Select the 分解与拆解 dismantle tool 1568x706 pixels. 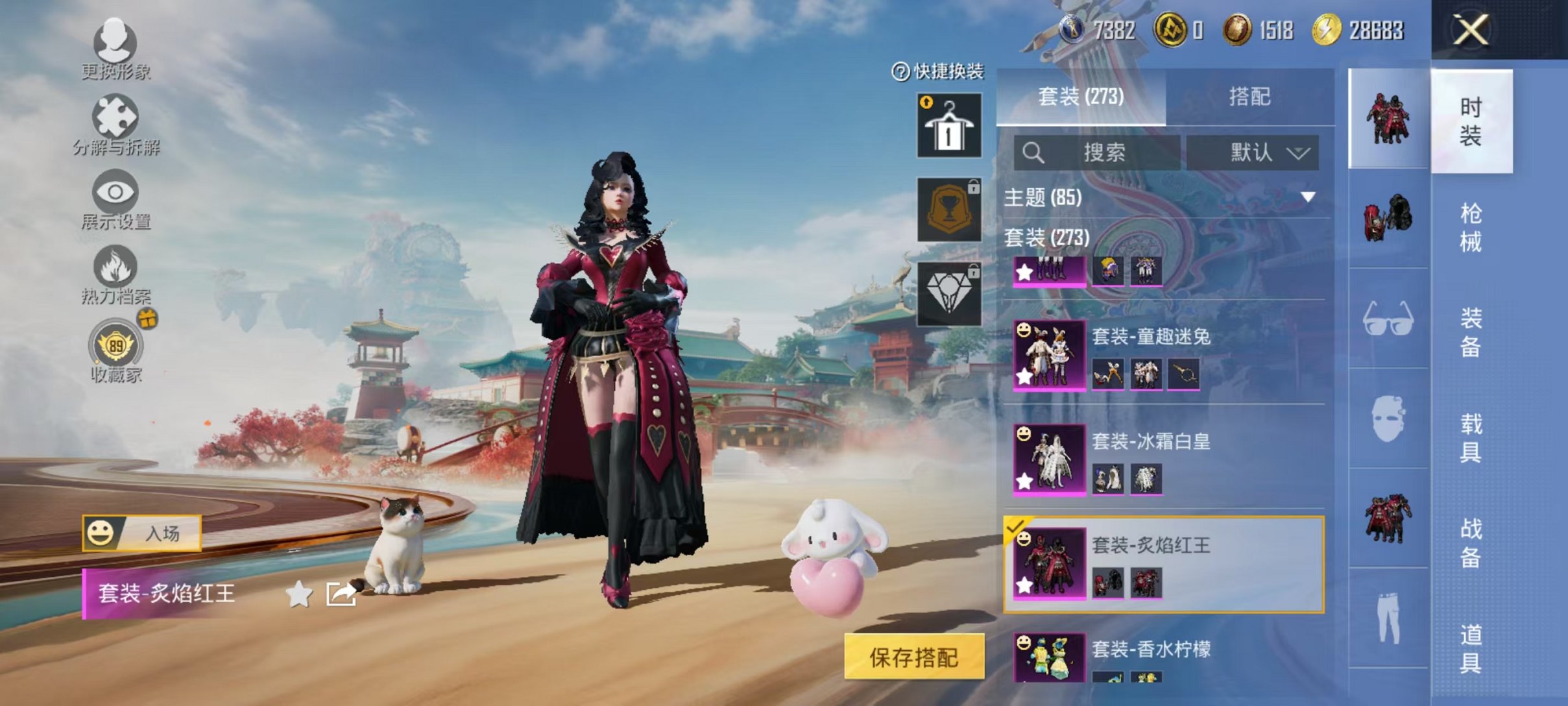pos(115,120)
